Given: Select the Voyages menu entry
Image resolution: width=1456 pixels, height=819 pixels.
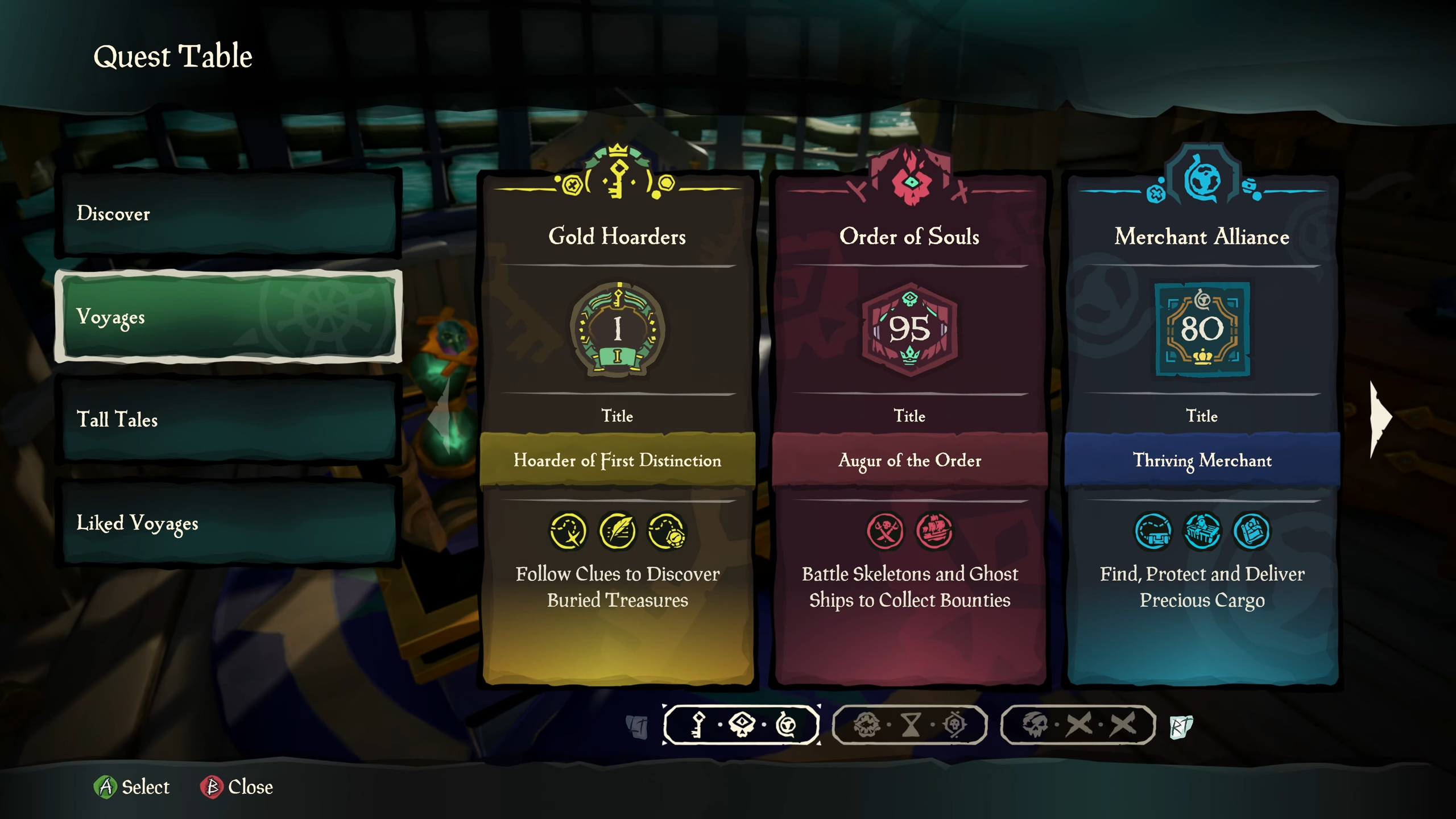Looking at the screenshot, I should click(227, 316).
